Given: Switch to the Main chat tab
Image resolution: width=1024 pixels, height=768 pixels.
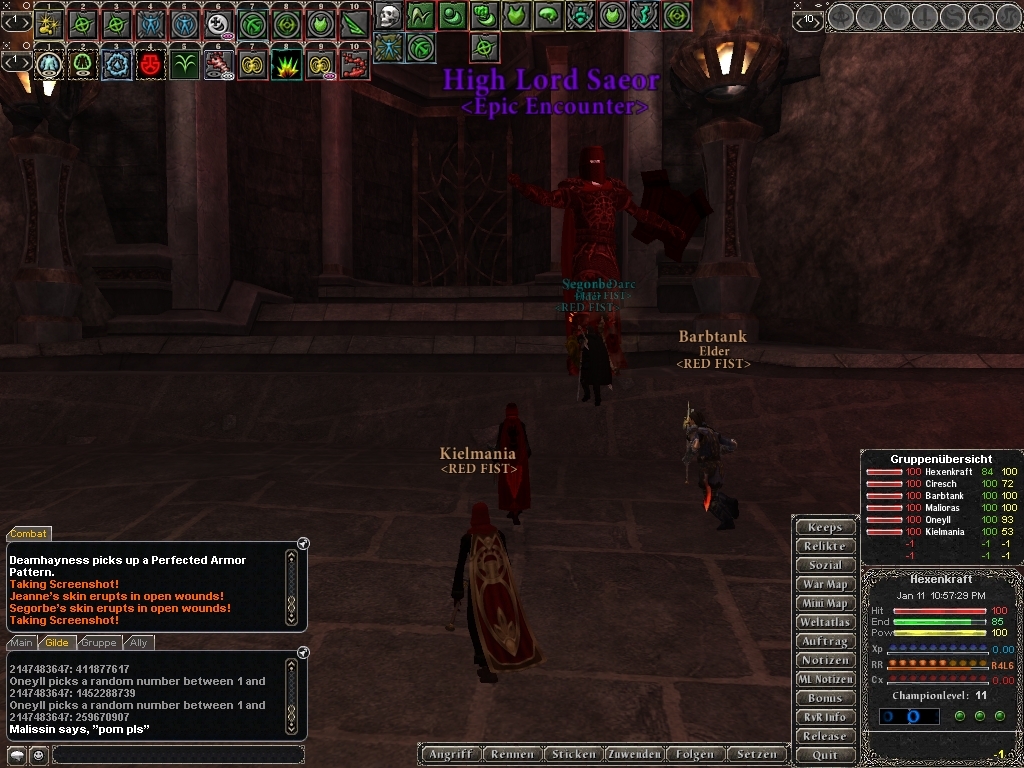Looking at the screenshot, I should pos(21,643).
